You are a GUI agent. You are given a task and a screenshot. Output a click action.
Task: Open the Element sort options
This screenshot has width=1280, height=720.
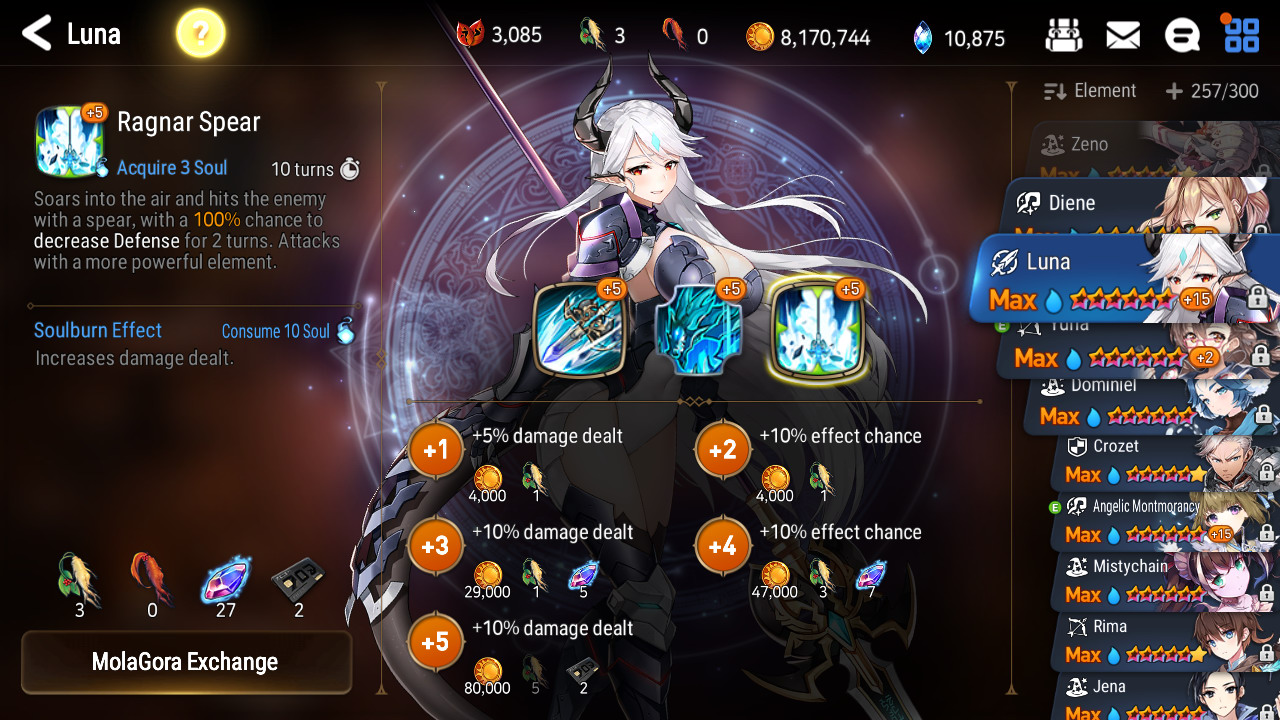tap(1090, 91)
